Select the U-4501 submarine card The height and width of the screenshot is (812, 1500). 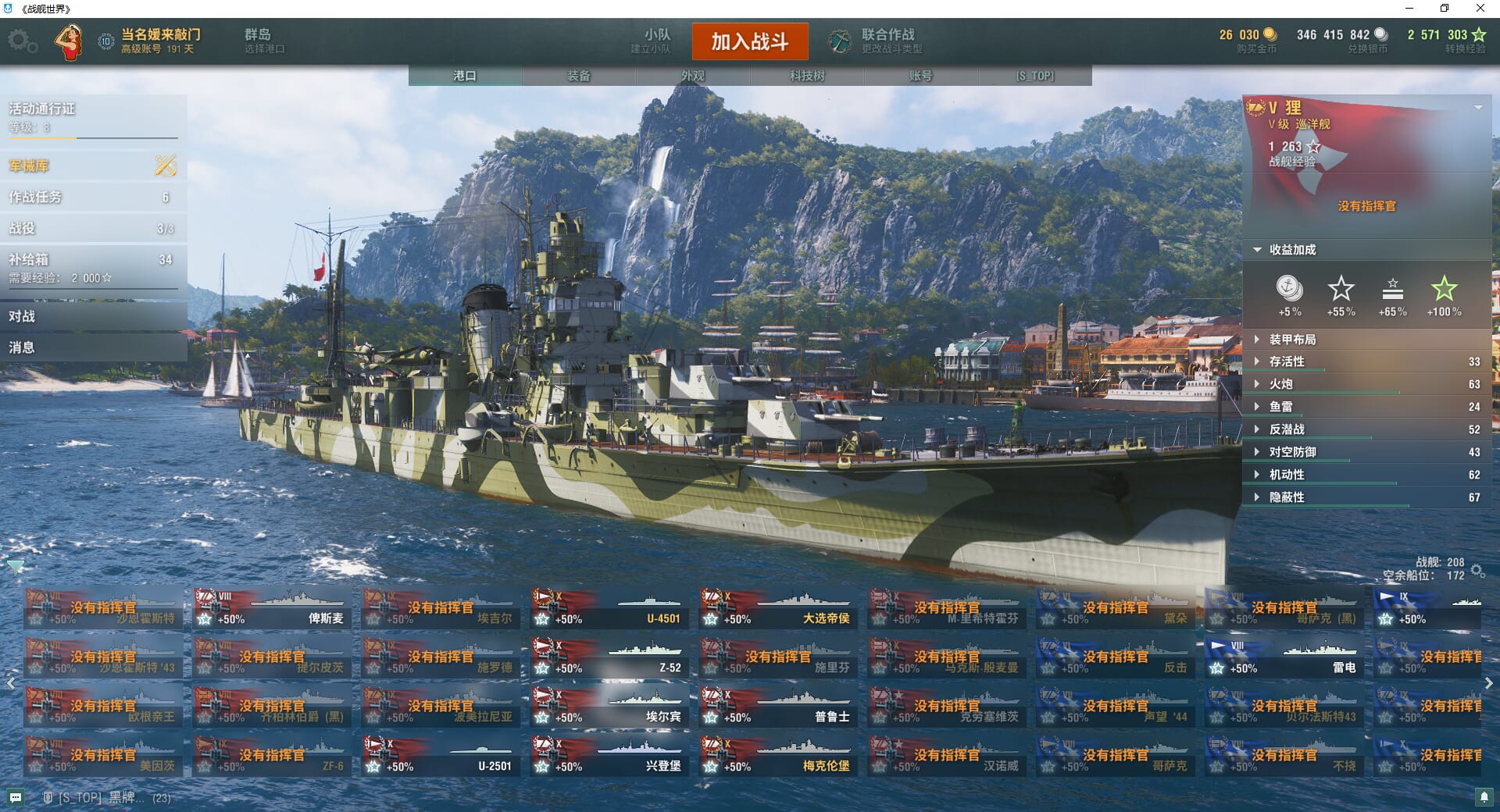[609, 609]
